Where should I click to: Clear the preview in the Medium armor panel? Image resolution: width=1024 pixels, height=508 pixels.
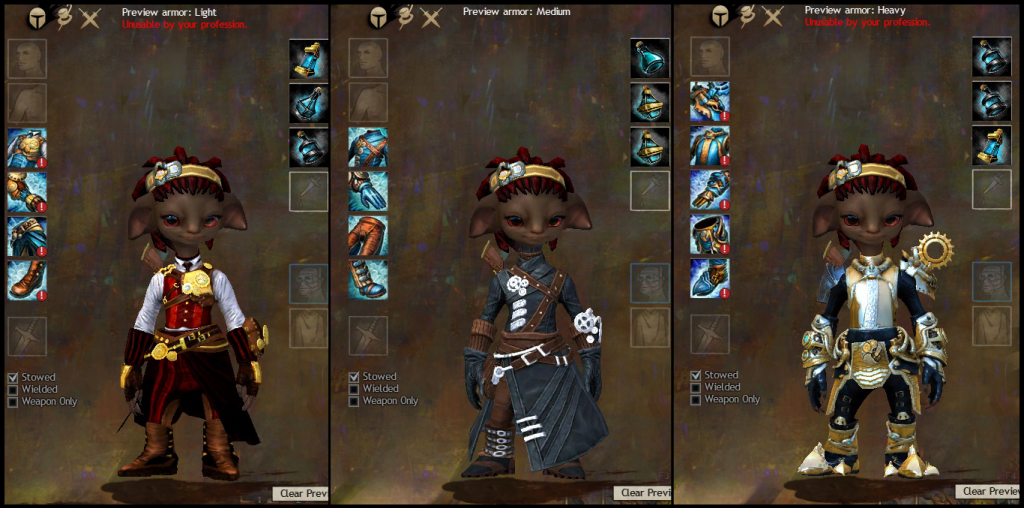[645, 492]
